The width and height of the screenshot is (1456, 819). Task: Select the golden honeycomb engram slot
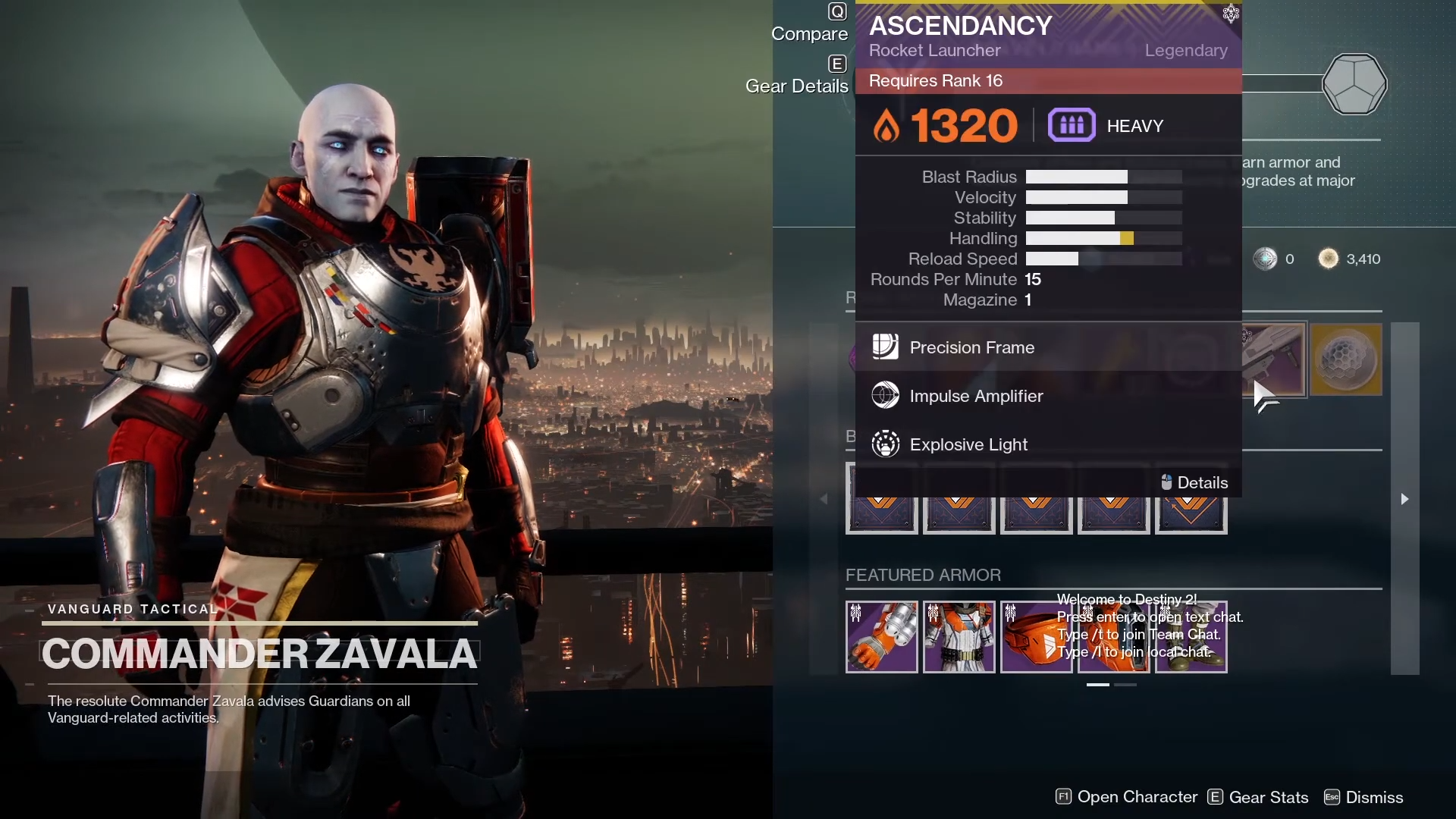1346,359
